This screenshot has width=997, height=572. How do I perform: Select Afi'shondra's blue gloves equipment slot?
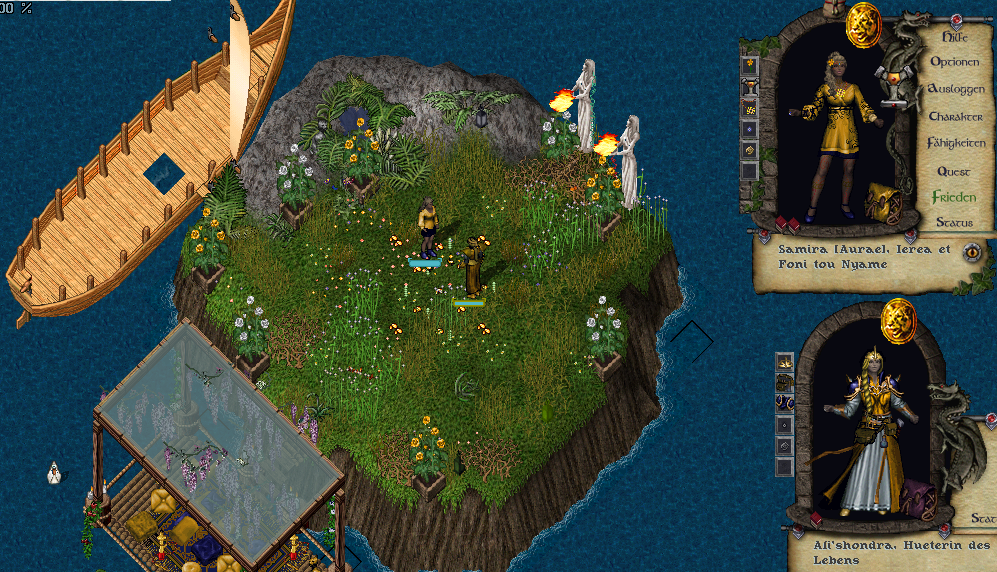(785, 402)
